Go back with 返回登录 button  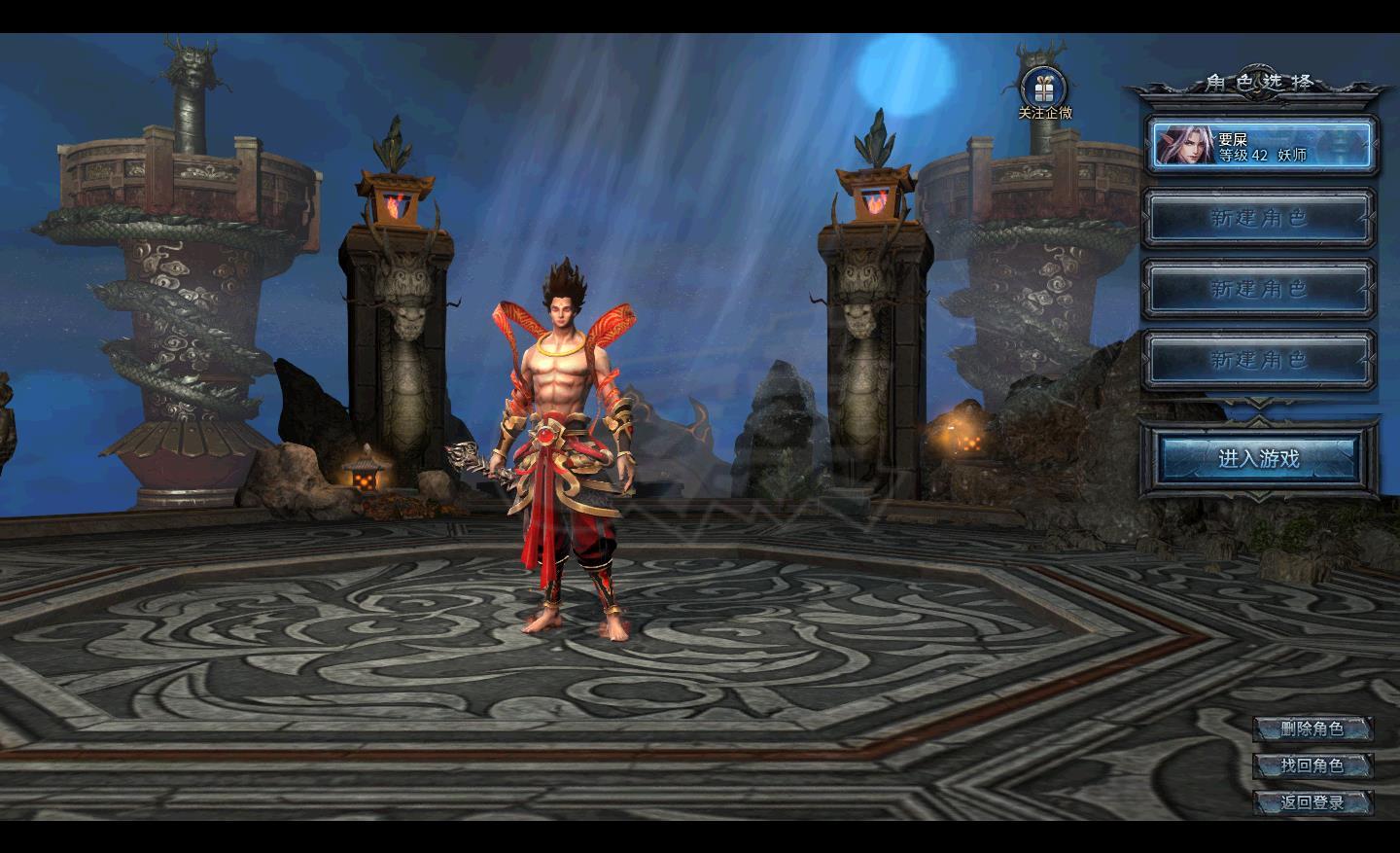pyautogui.click(x=1312, y=802)
